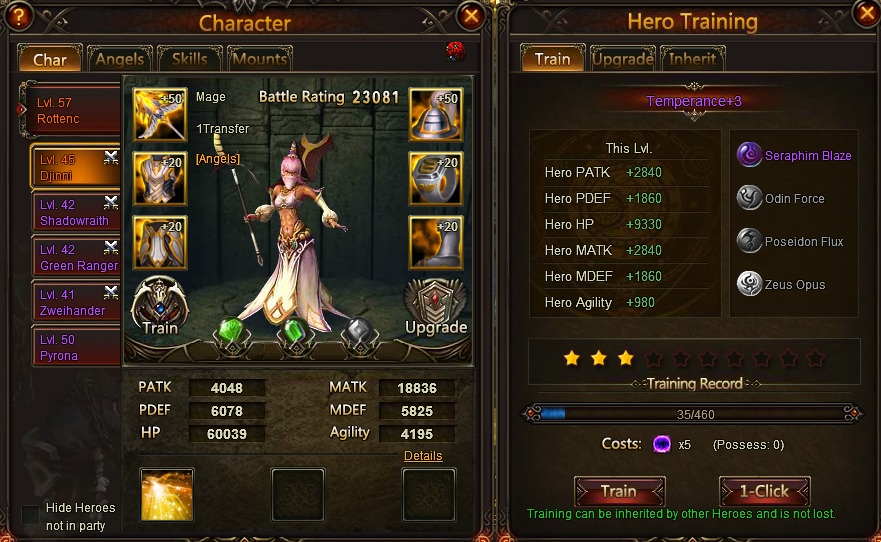Show the Mounts tab
This screenshot has height=542, width=881.
click(x=259, y=59)
